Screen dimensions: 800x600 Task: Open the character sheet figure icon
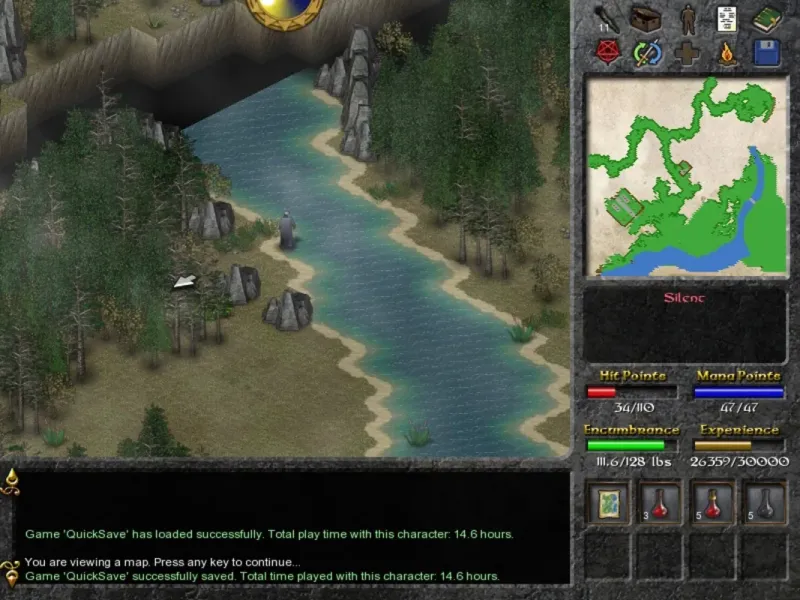pyautogui.click(x=688, y=18)
